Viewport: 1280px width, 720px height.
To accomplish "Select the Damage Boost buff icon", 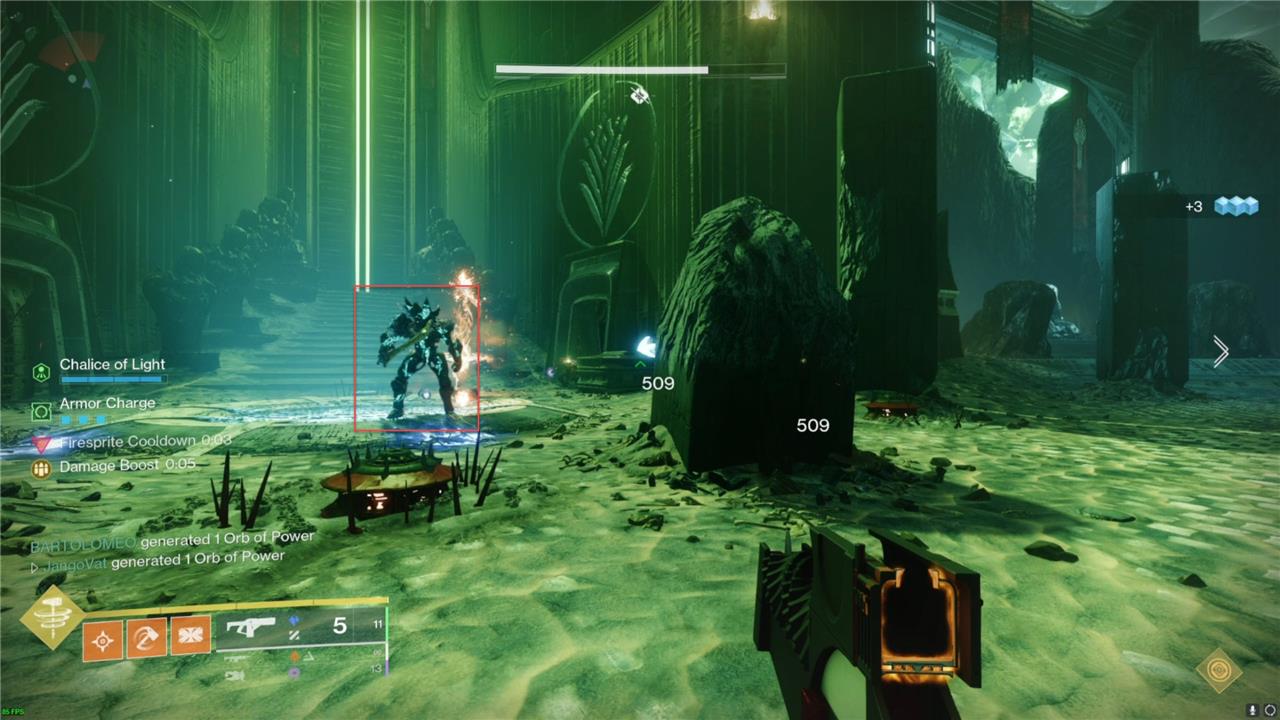I will [x=41, y=467].
